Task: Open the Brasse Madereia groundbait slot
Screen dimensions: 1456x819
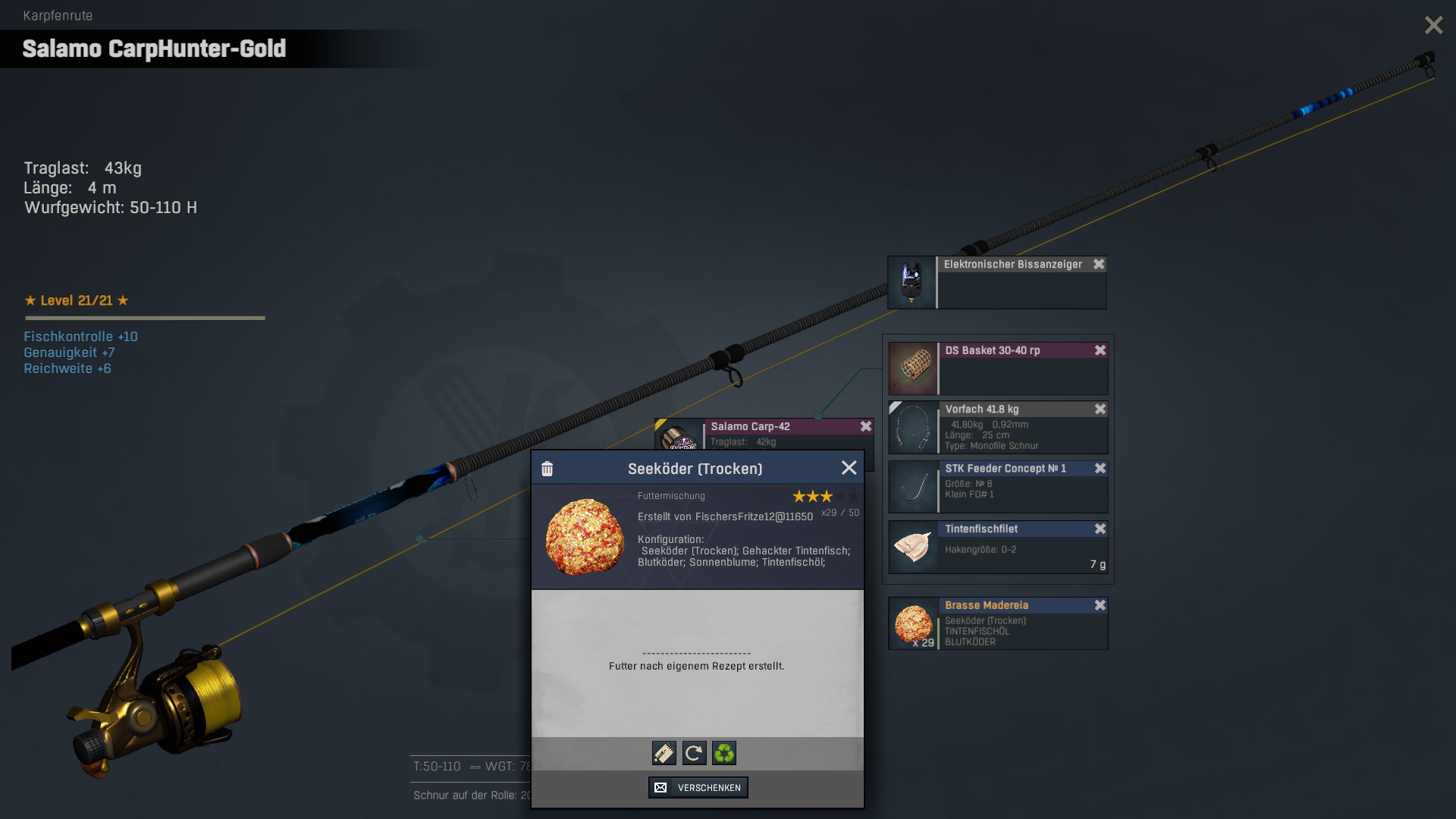Action: pyautogui.click(x=914, y=623)
